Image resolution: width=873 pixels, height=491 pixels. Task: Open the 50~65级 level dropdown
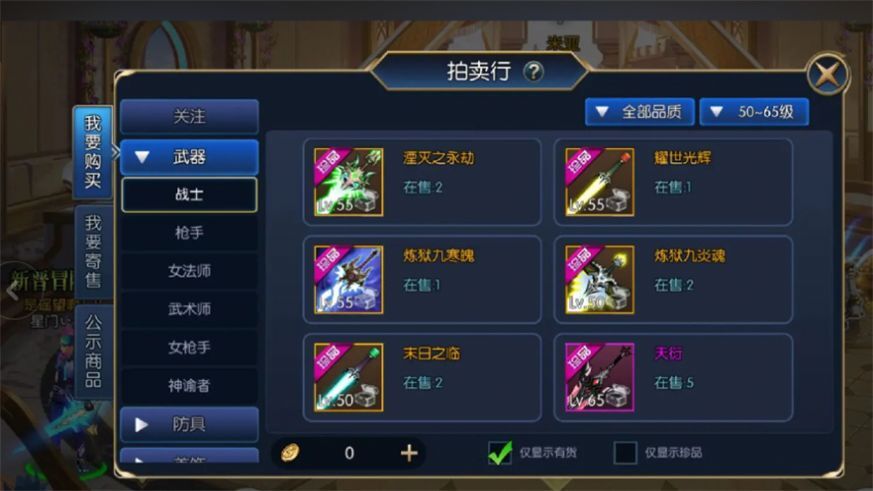(x=754, y=112)
